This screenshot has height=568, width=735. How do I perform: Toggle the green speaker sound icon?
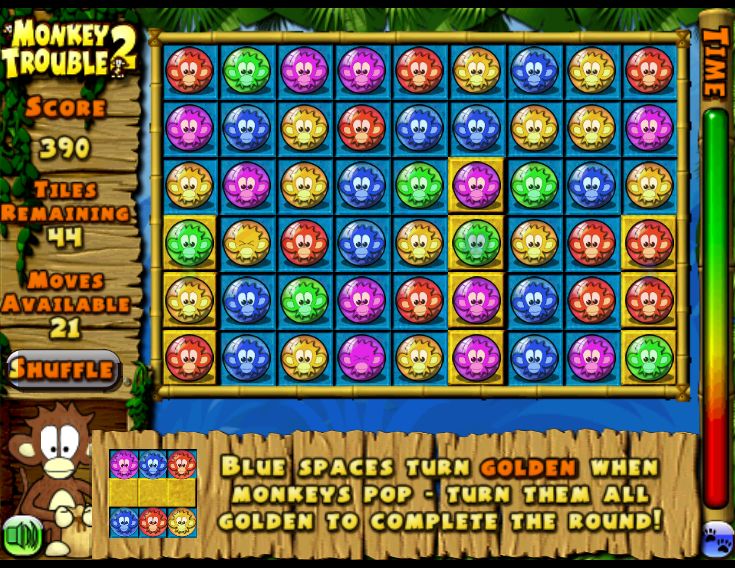(x=22, y=536)
